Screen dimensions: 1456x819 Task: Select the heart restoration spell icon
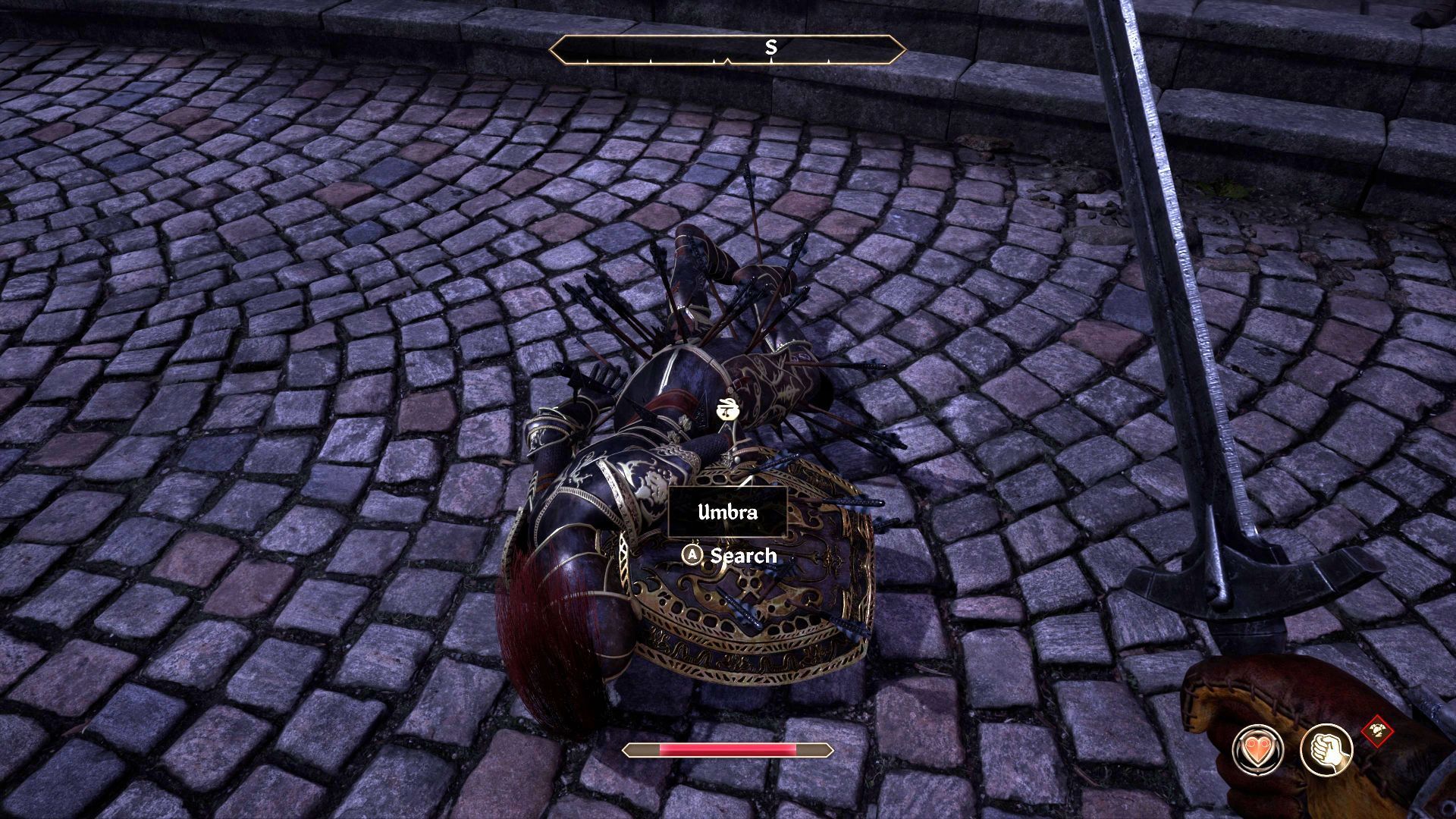1258,749
